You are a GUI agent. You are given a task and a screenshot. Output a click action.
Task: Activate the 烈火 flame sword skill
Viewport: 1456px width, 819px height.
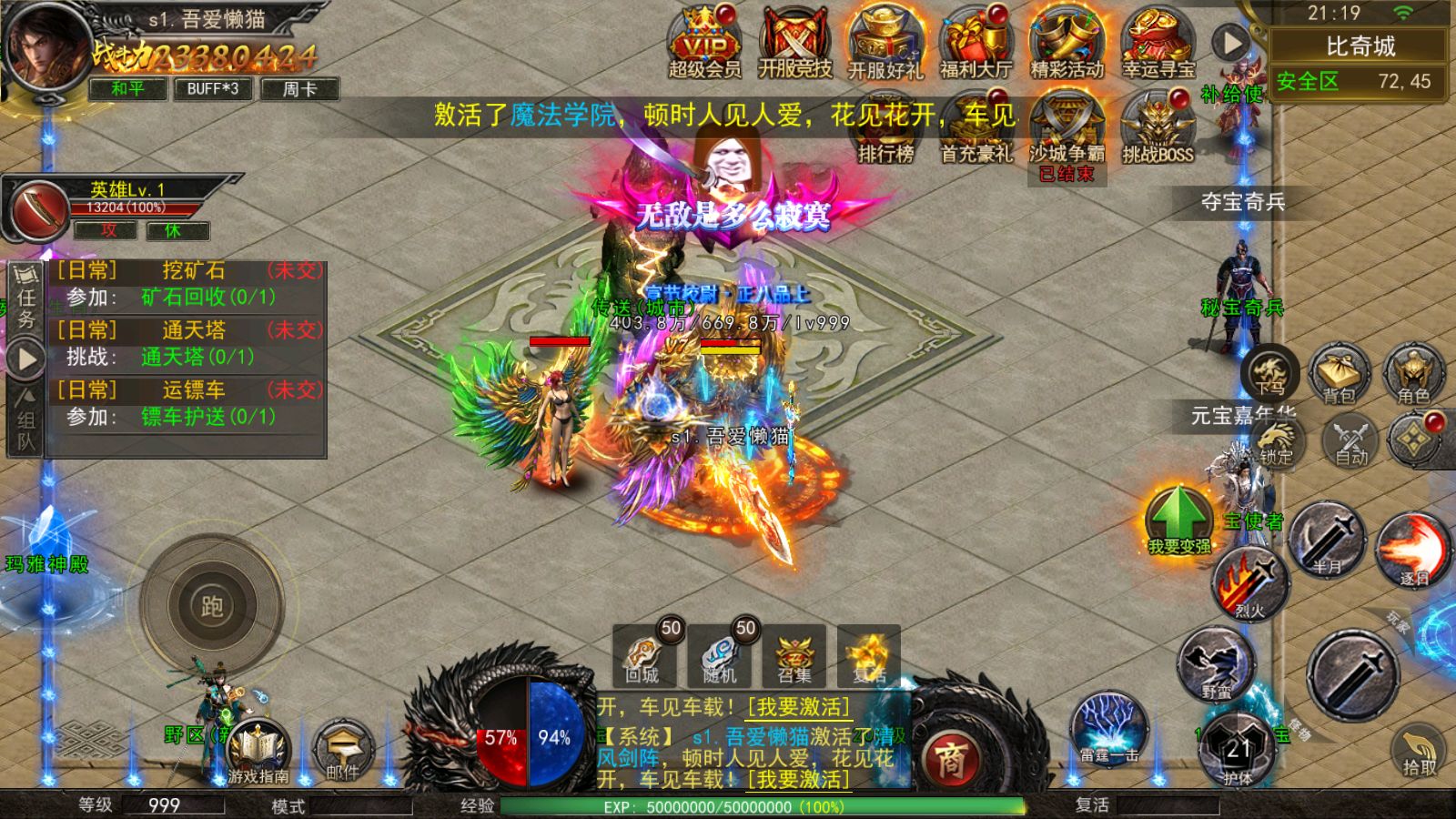point(1249,584)
